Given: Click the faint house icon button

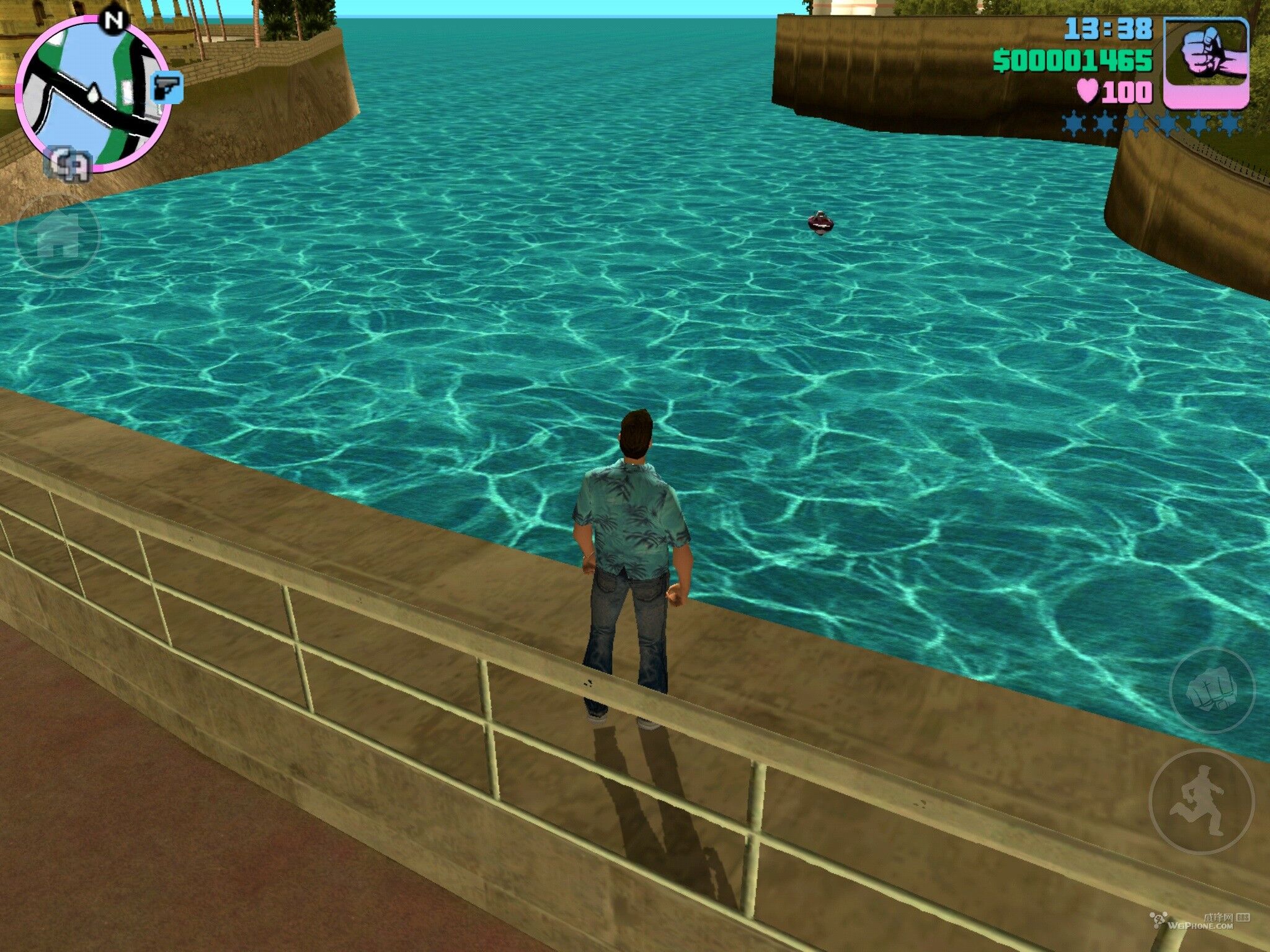Looking at the screenshot, I should coord(57,236).
